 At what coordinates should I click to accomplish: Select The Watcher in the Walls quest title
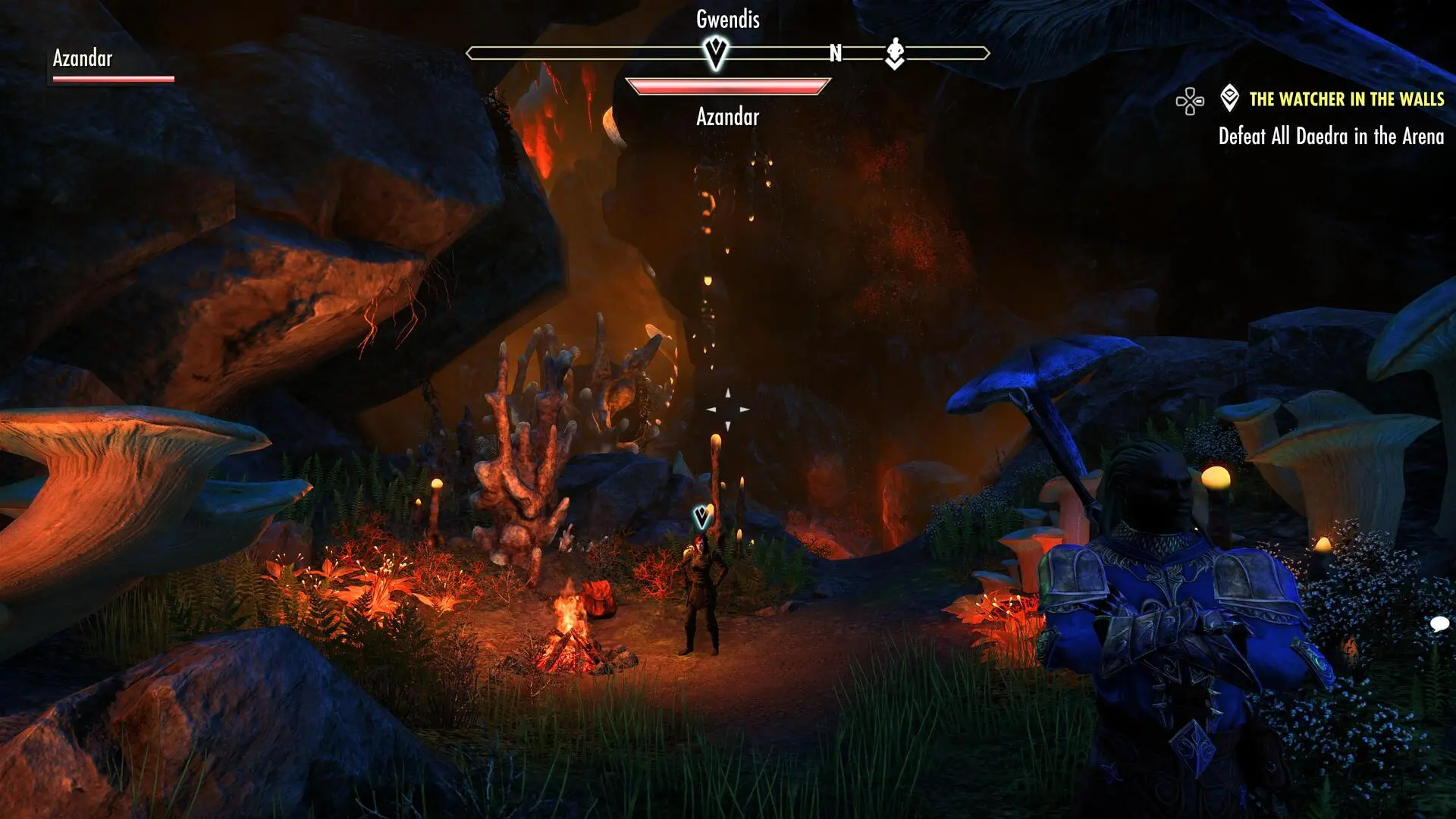tap(1346, 99)
